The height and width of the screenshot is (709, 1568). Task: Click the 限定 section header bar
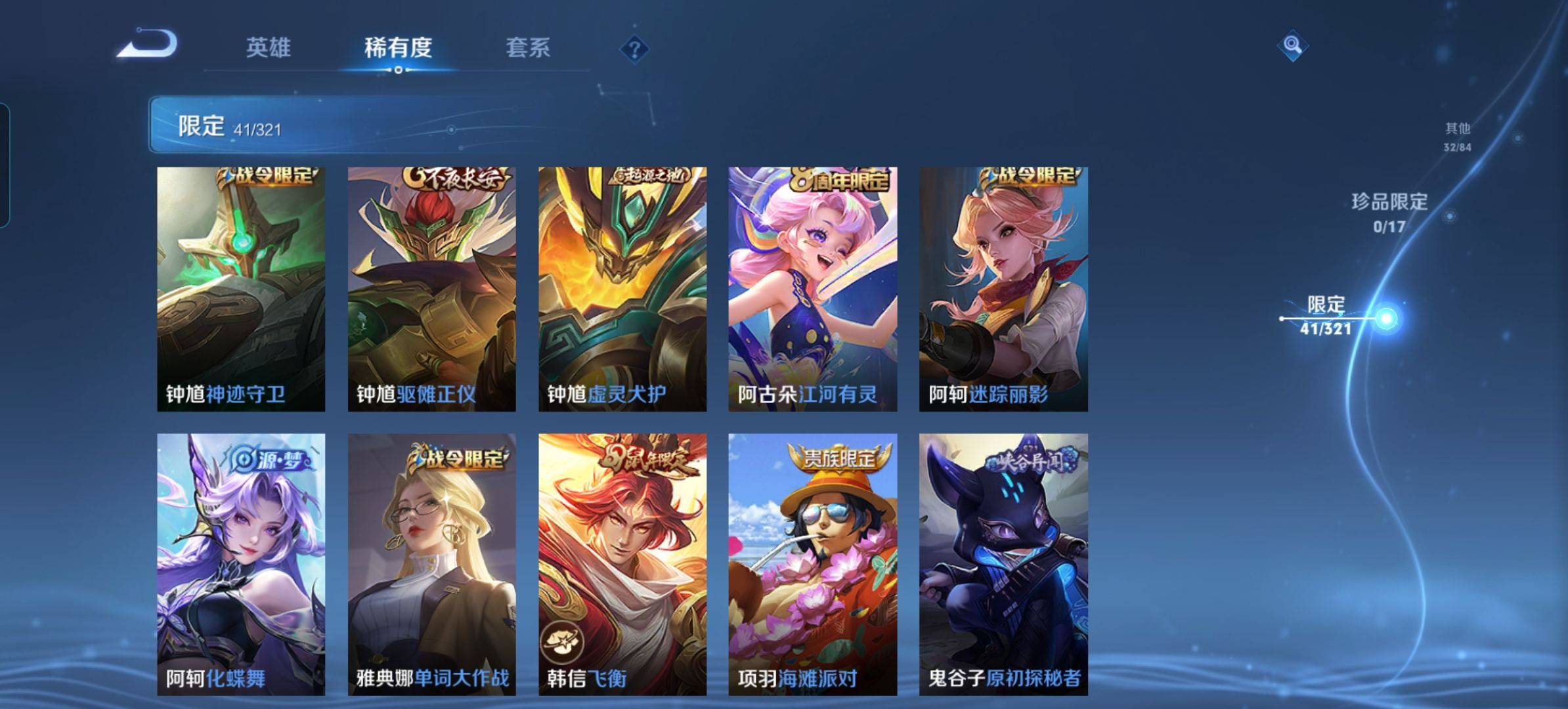click(x=394, y=125)
